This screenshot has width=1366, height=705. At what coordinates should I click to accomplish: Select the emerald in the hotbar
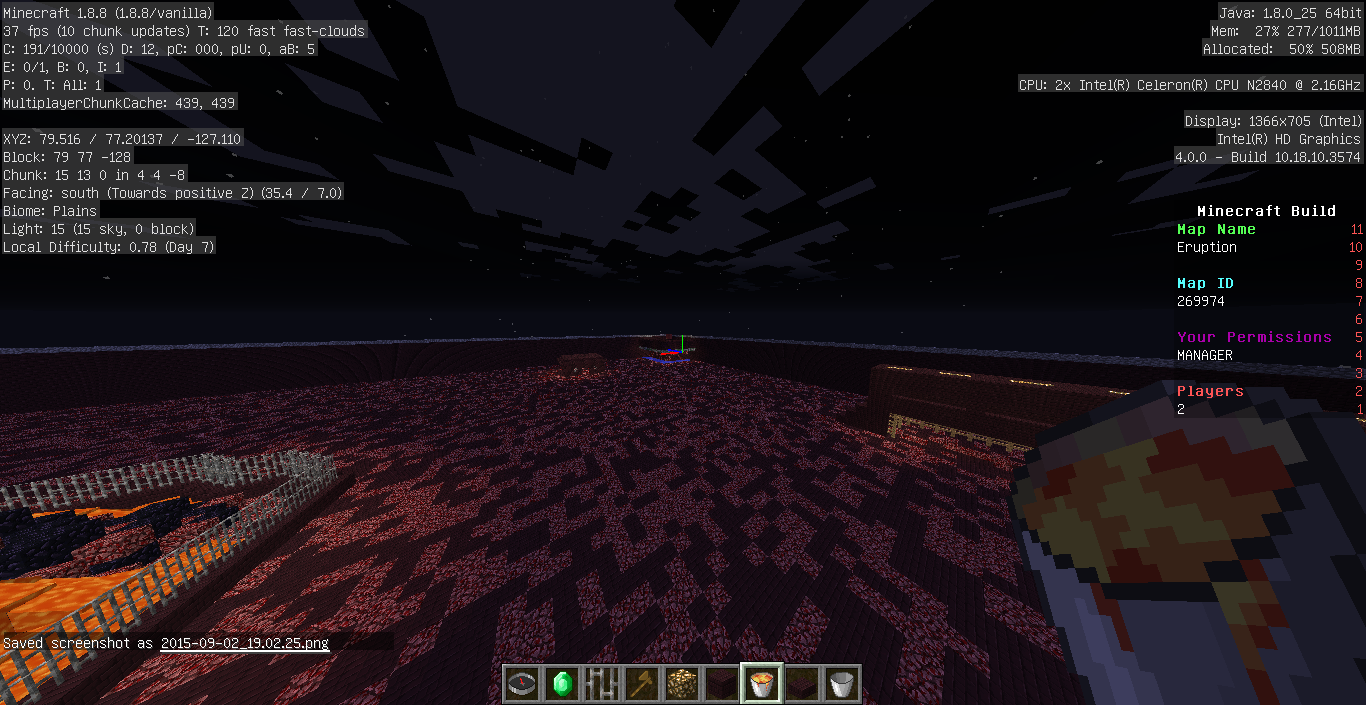[561, 684]
